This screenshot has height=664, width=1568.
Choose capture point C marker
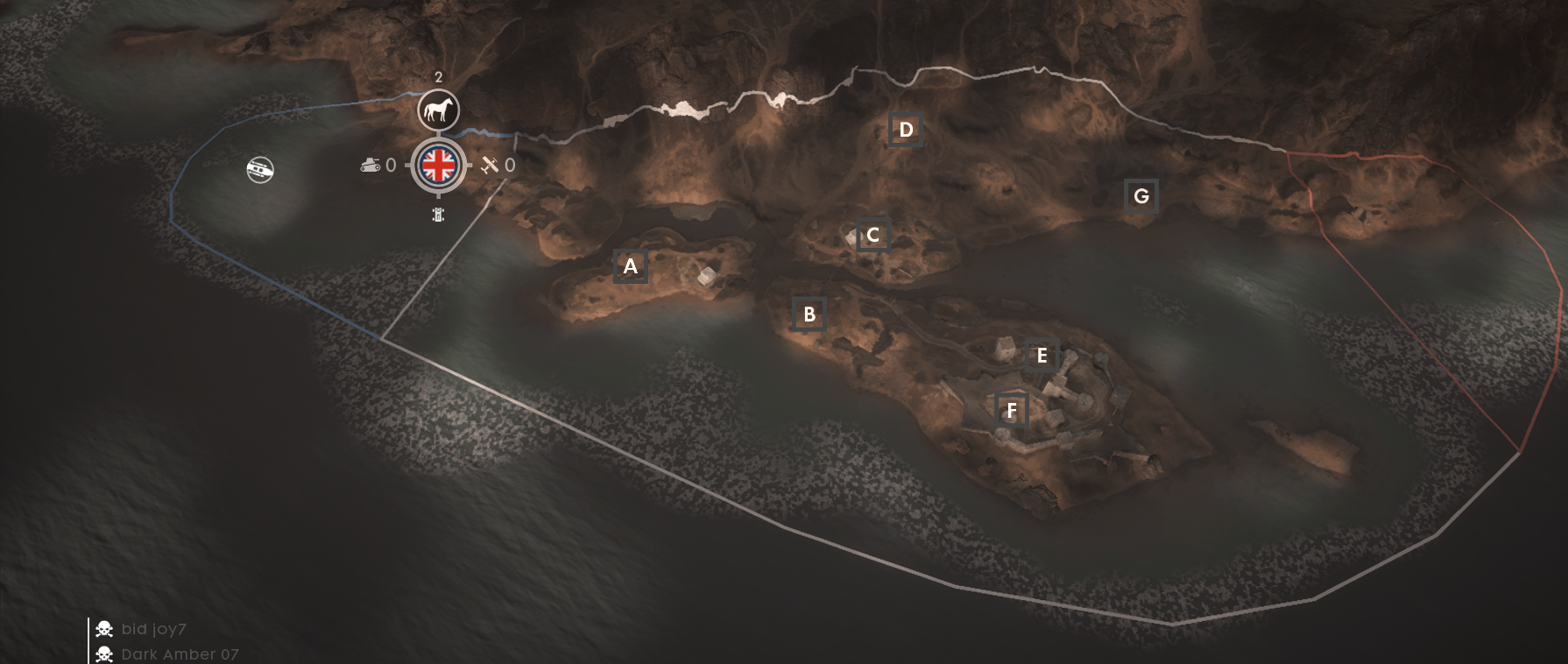872,235
